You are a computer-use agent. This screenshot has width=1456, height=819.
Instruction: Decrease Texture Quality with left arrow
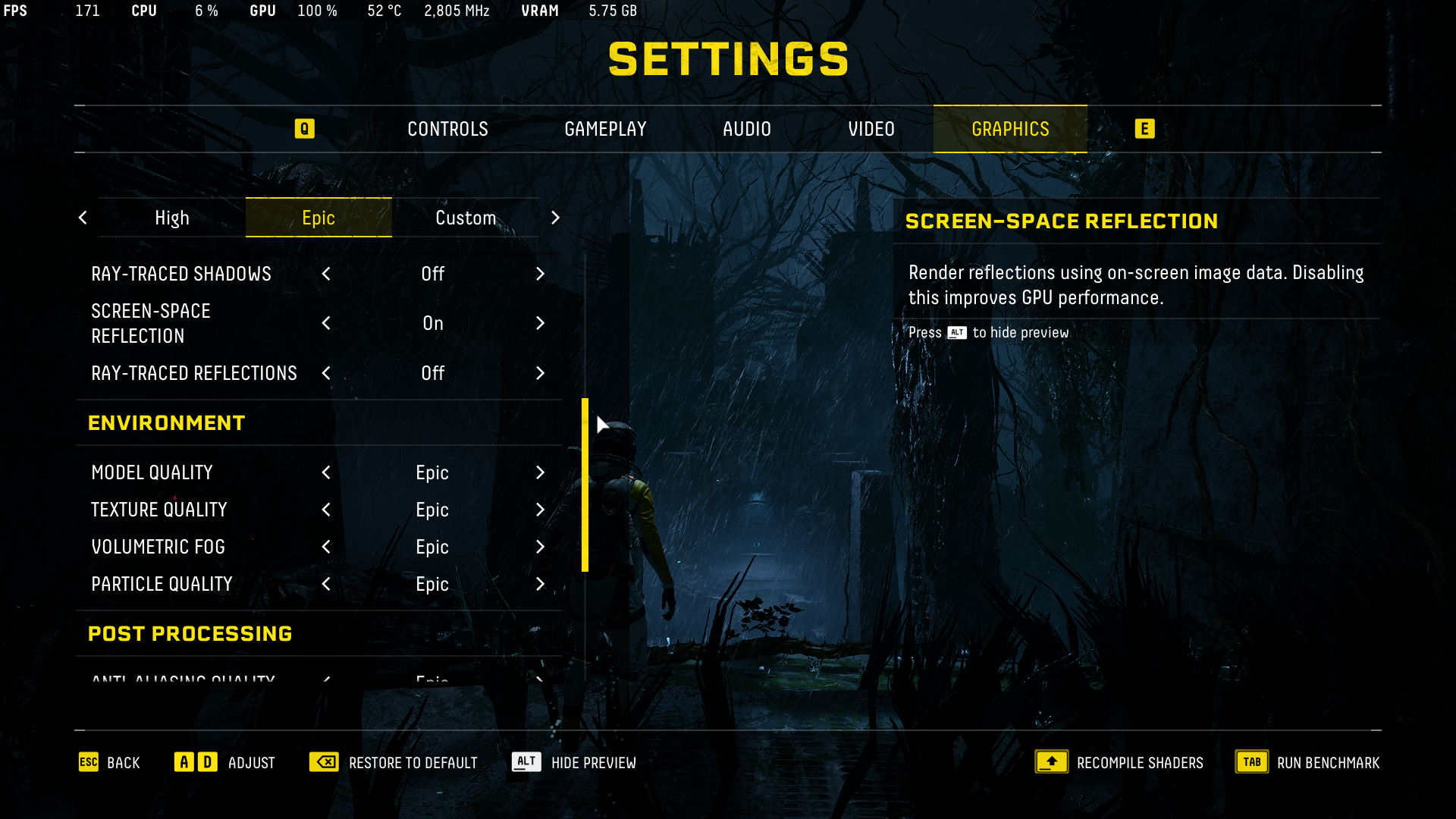326,510
